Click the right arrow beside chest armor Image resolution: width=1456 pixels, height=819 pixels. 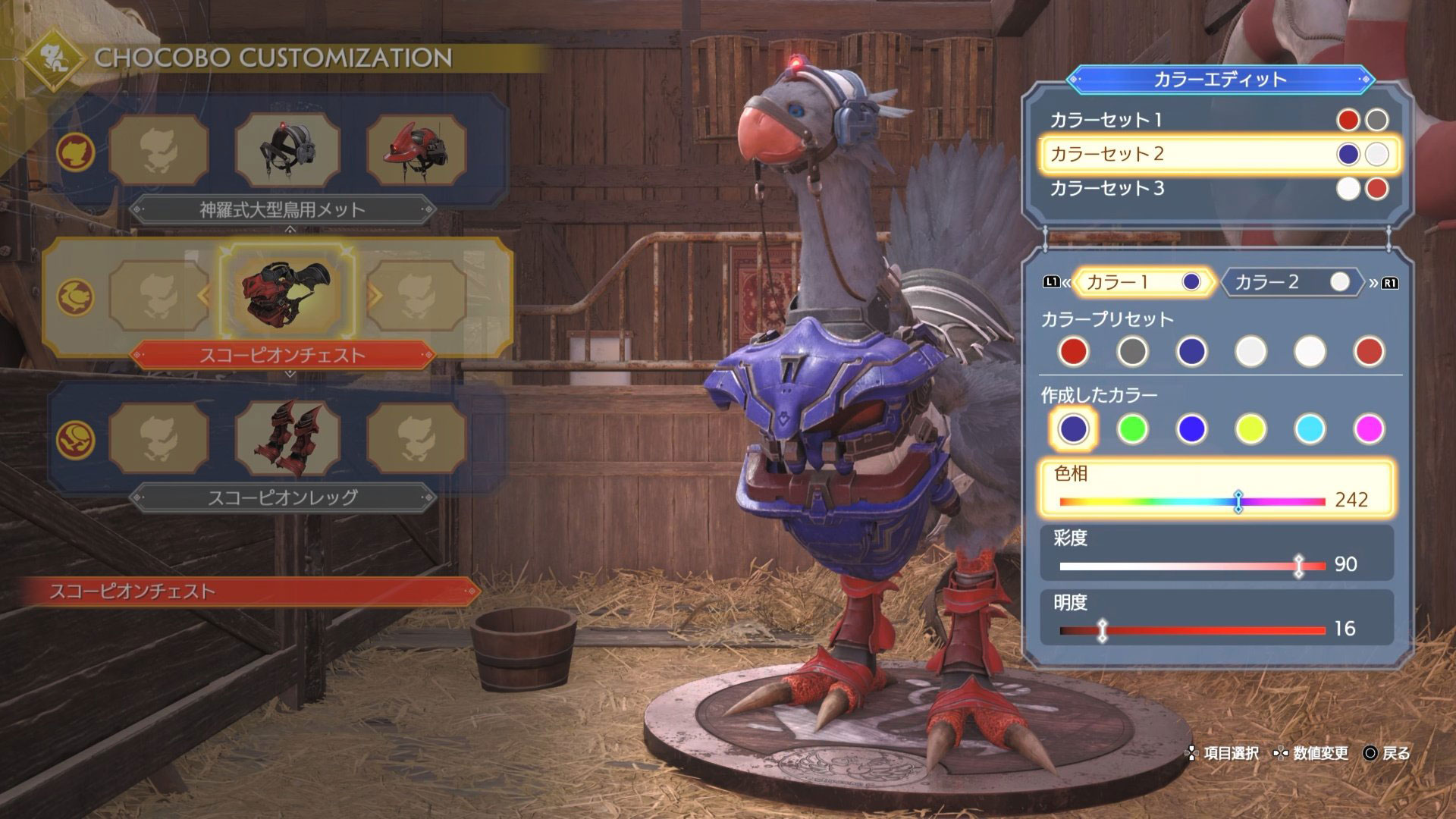pyautogui.click(x=375, y=295)
